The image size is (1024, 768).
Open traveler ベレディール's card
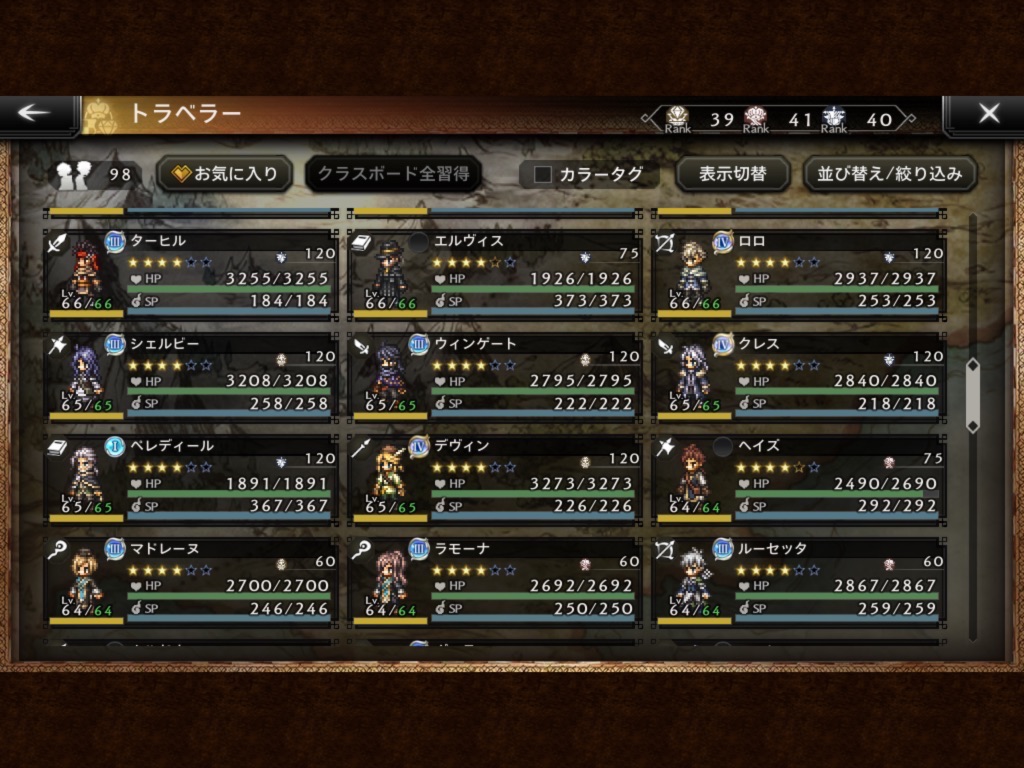pyautogui.click(x=190, y=477)
